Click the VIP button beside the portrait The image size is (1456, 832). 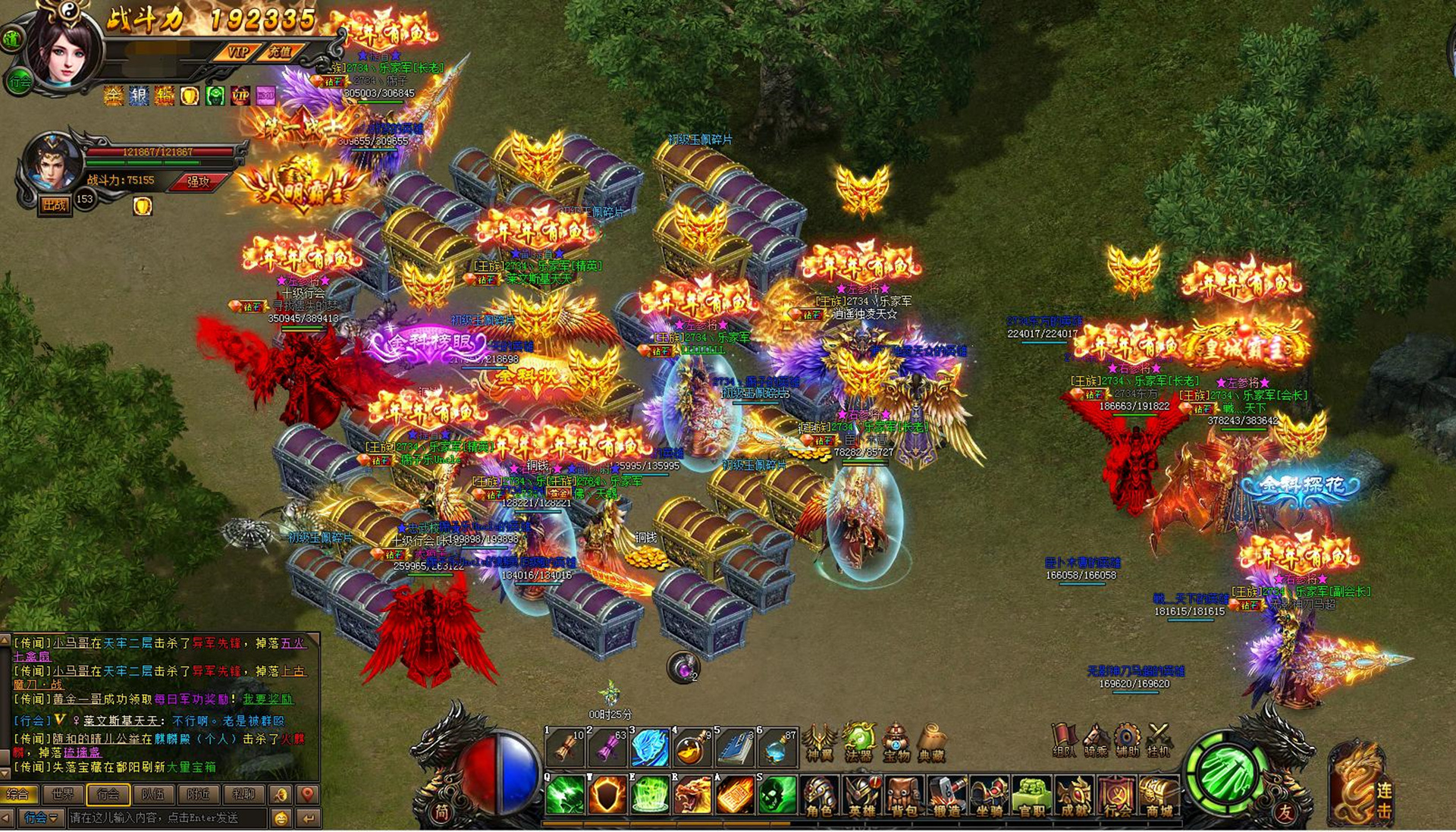pos(238,52)
